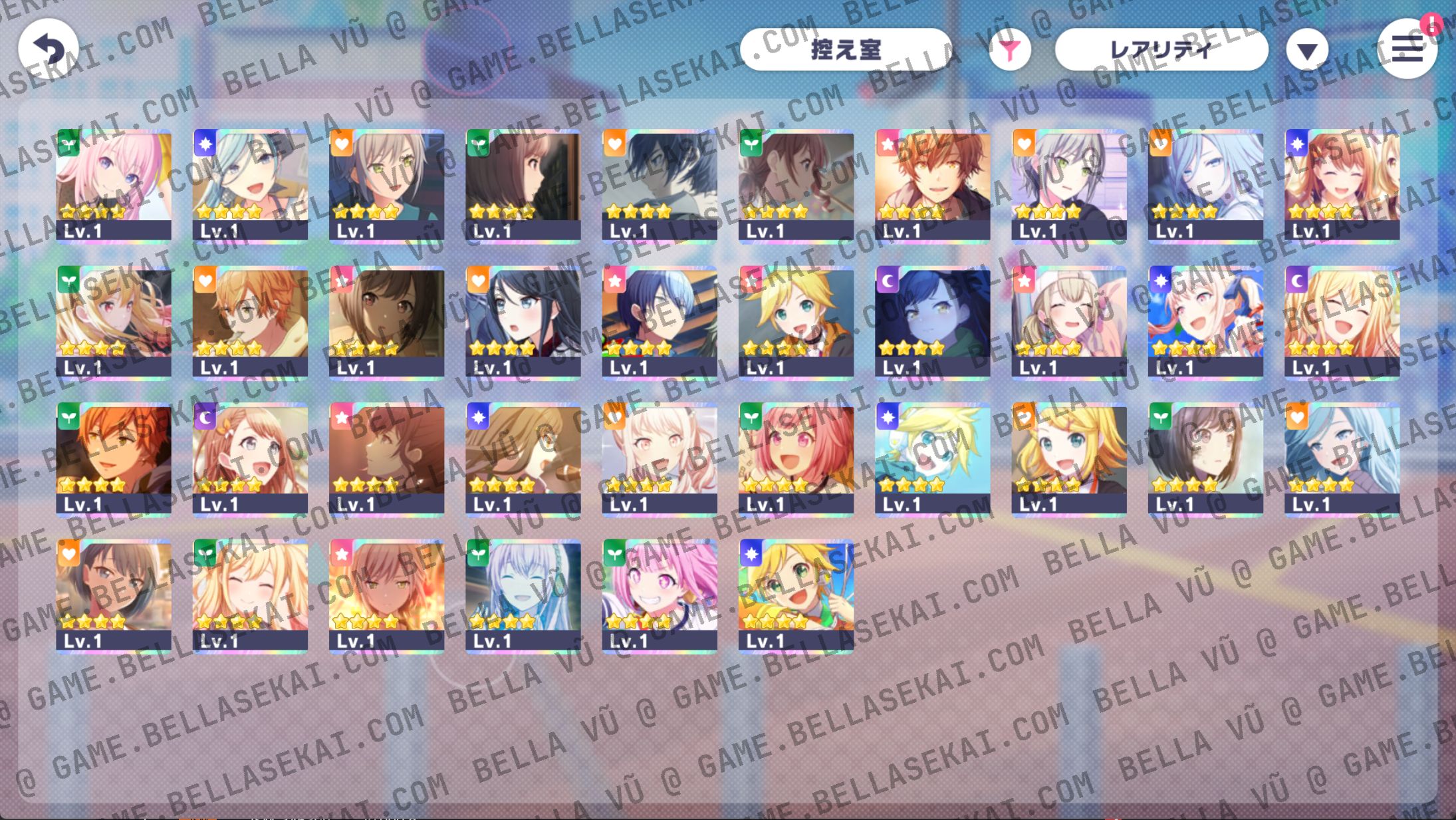Image resolution: width=1456 pixels, height=820 pixels.
Task: Click the blue mysterious star icon on second card
Action: (204, 144)
